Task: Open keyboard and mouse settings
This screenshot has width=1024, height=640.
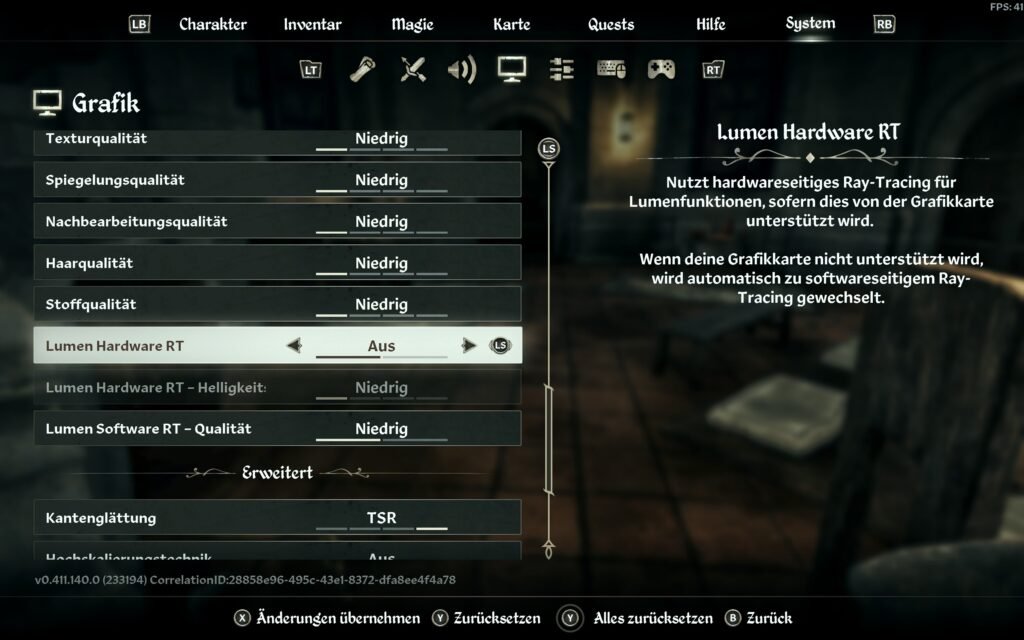Action: pyautogui.click(x=611, y=69)
